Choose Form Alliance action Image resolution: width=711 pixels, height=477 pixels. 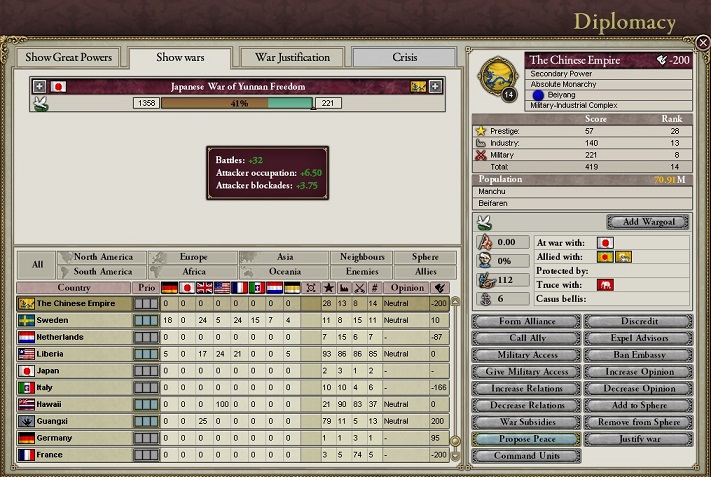point(526,321)
